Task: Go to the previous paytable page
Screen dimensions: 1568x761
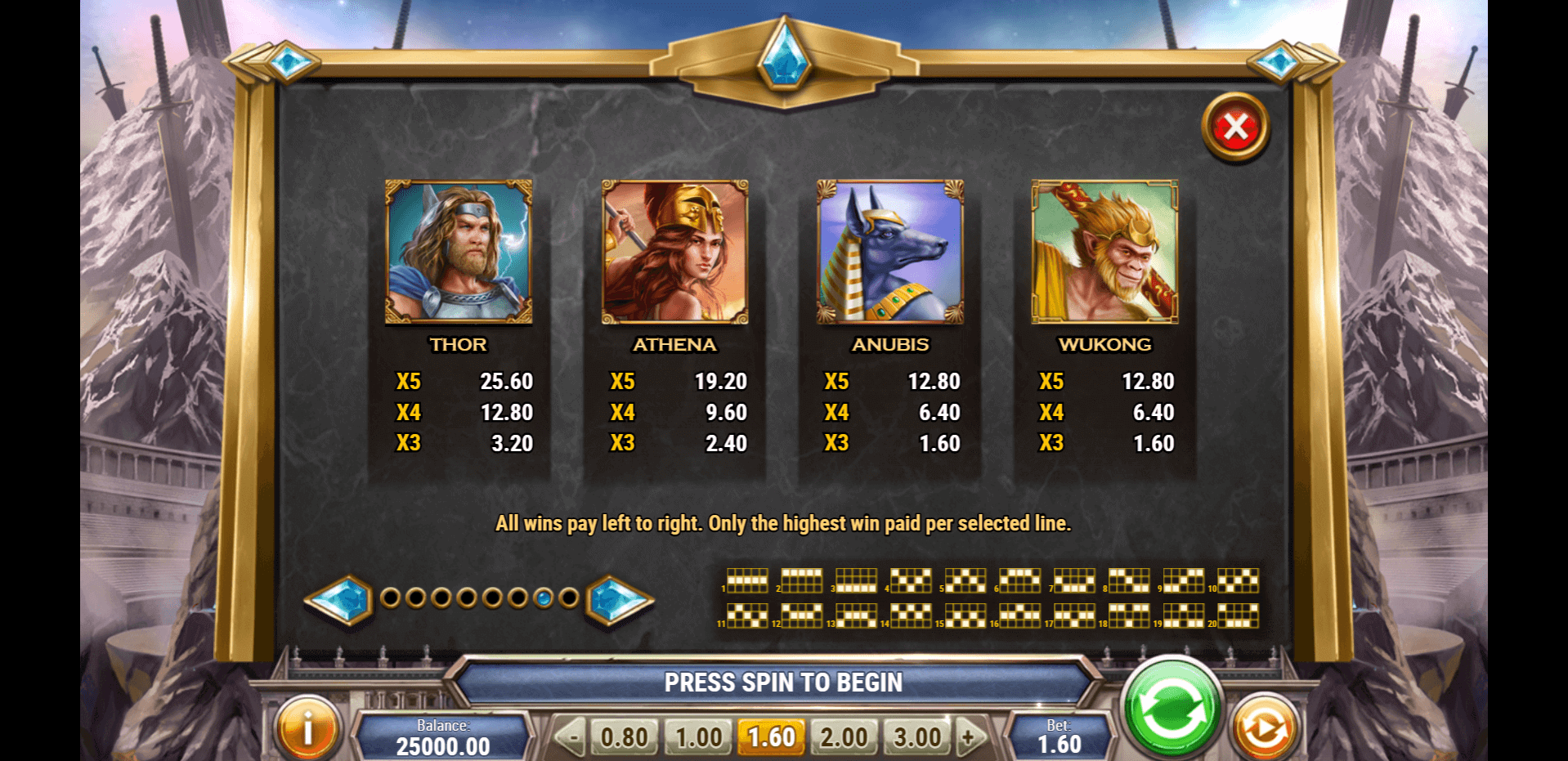Action: pyautogui.click(x=341, y=599)
